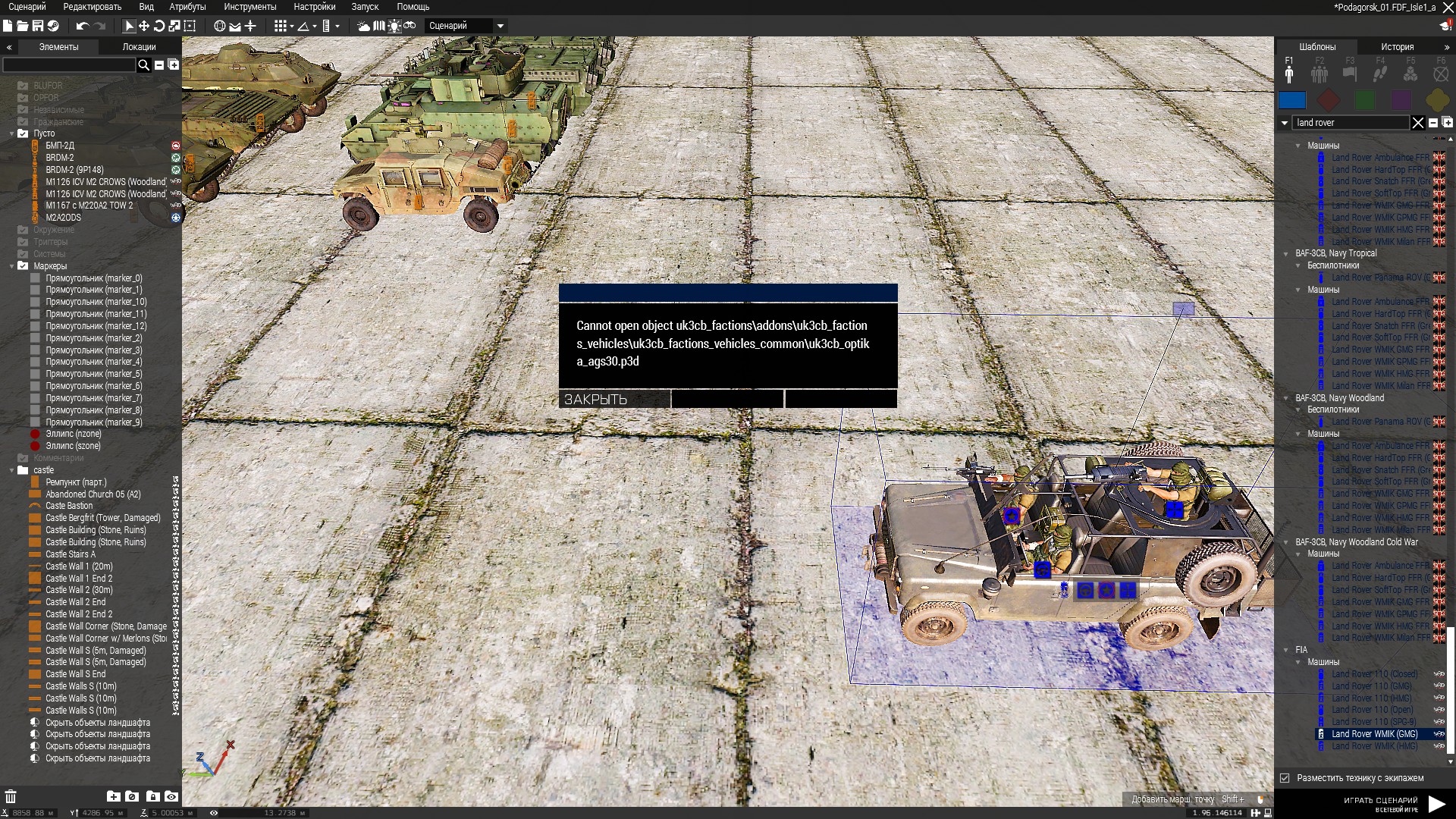Choose Land Rover WMIK (GMG) asset

(1374, 734)
